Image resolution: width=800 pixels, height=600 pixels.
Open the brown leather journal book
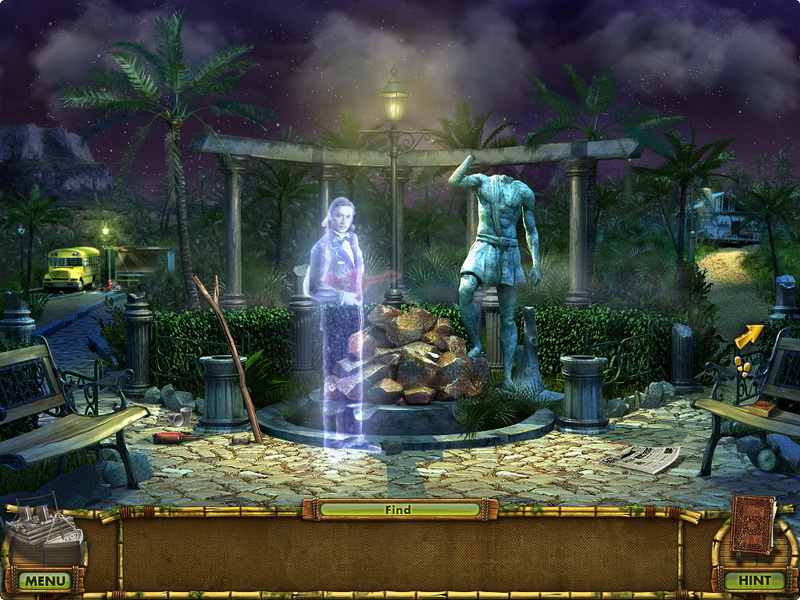[x=752, y=525]
